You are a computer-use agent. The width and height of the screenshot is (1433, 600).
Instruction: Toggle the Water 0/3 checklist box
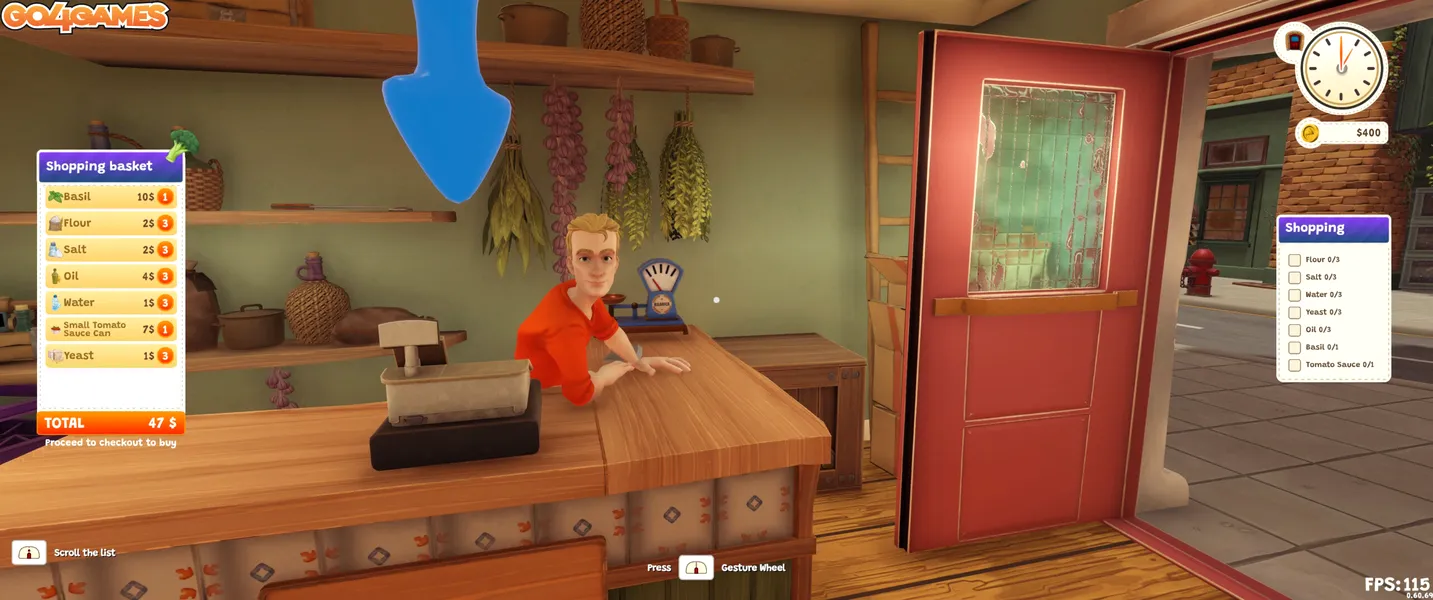tap(1295, 295)
